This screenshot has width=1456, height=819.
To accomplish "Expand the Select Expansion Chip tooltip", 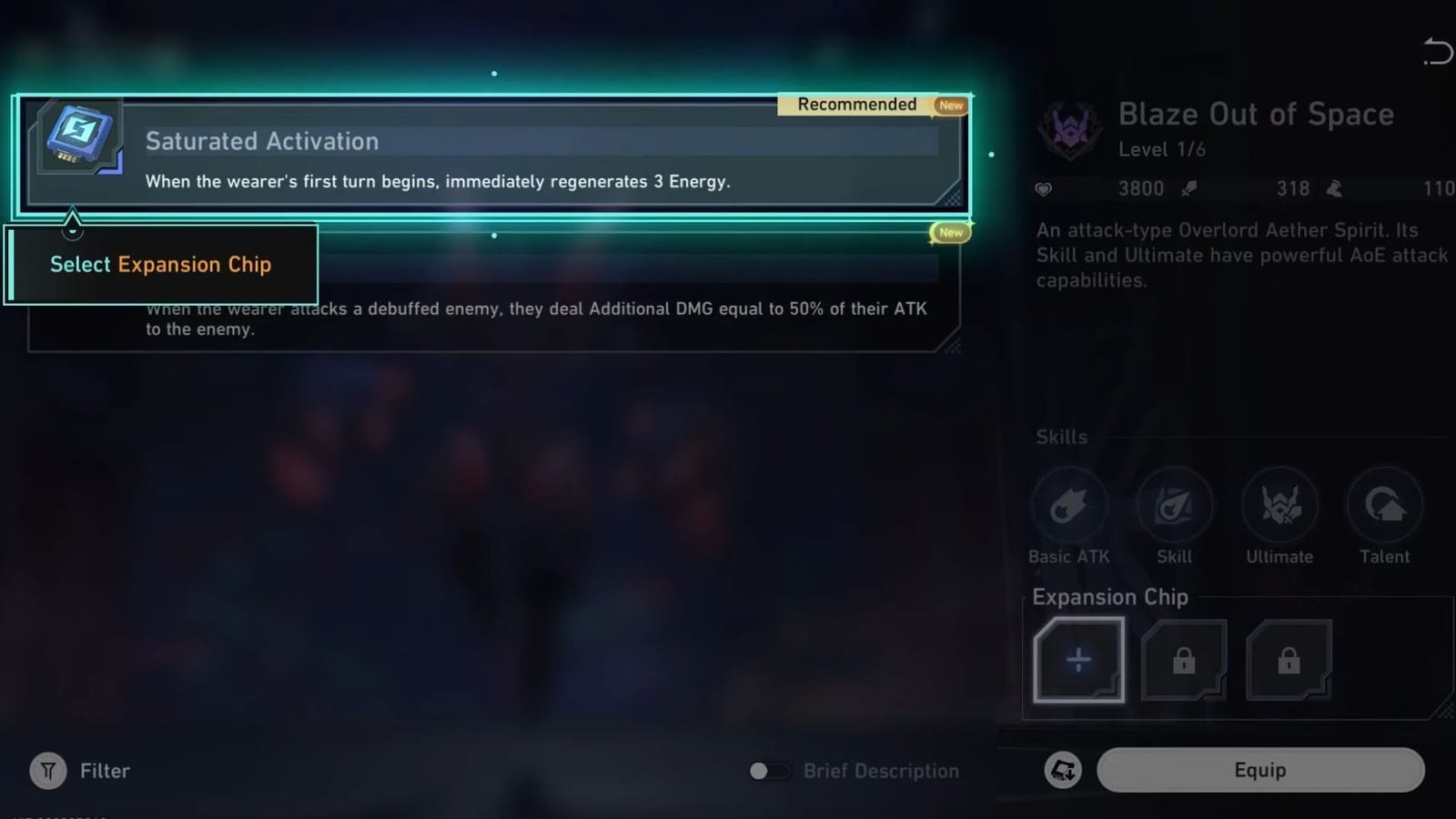I will (162, 264).
